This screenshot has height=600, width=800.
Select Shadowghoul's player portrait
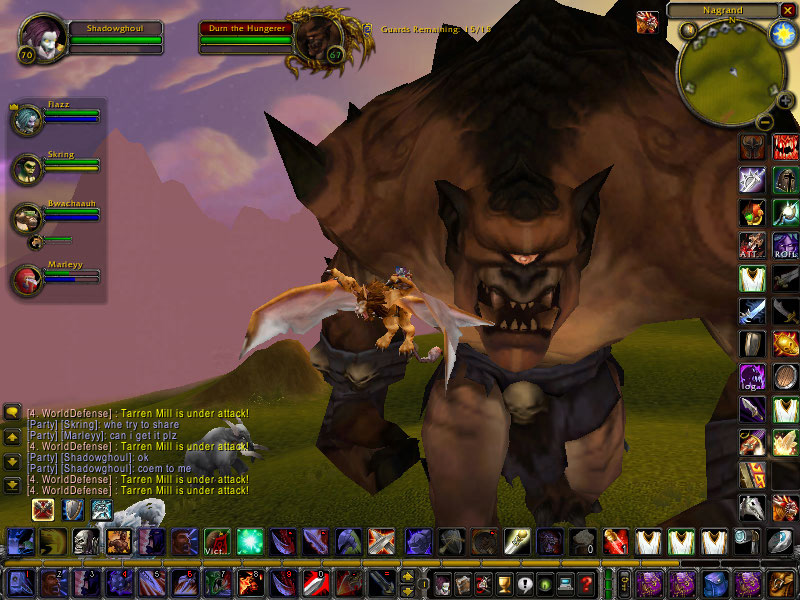coord(42,37)
